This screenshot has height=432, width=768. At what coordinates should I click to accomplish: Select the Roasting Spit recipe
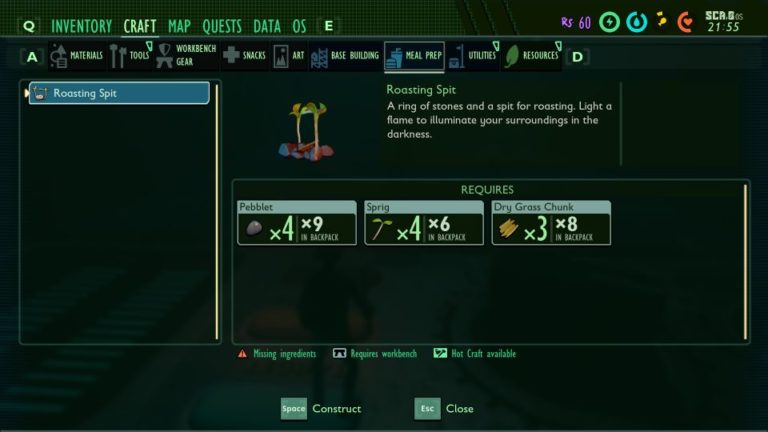pos(120,93)
